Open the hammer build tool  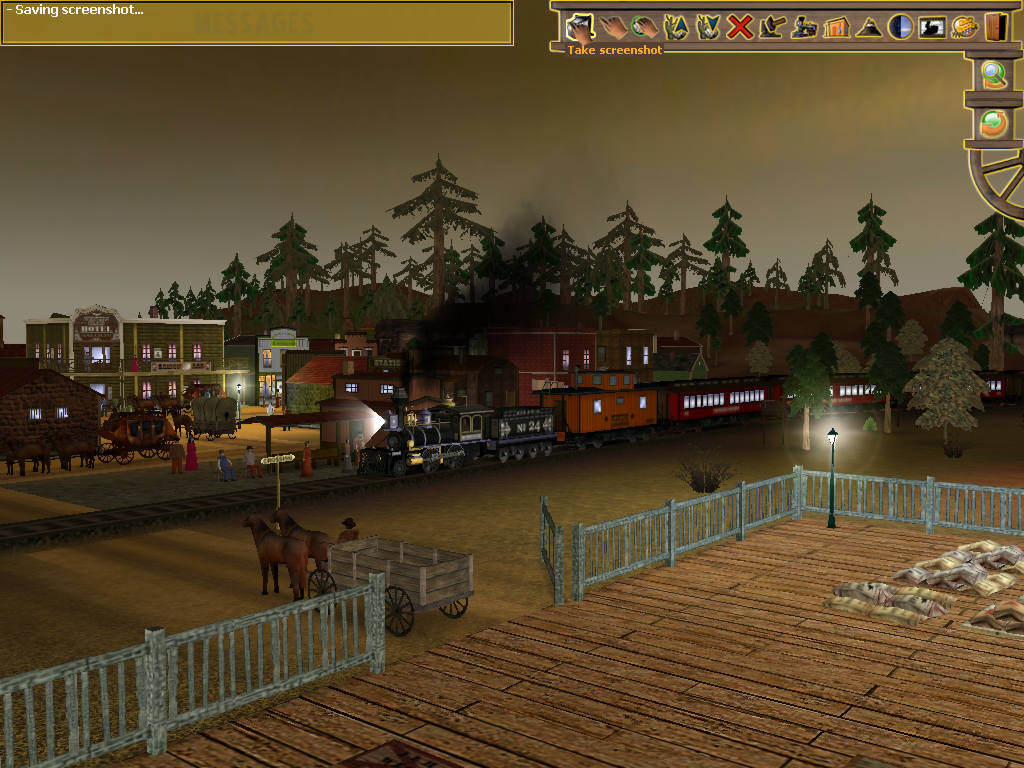point(772,26)
